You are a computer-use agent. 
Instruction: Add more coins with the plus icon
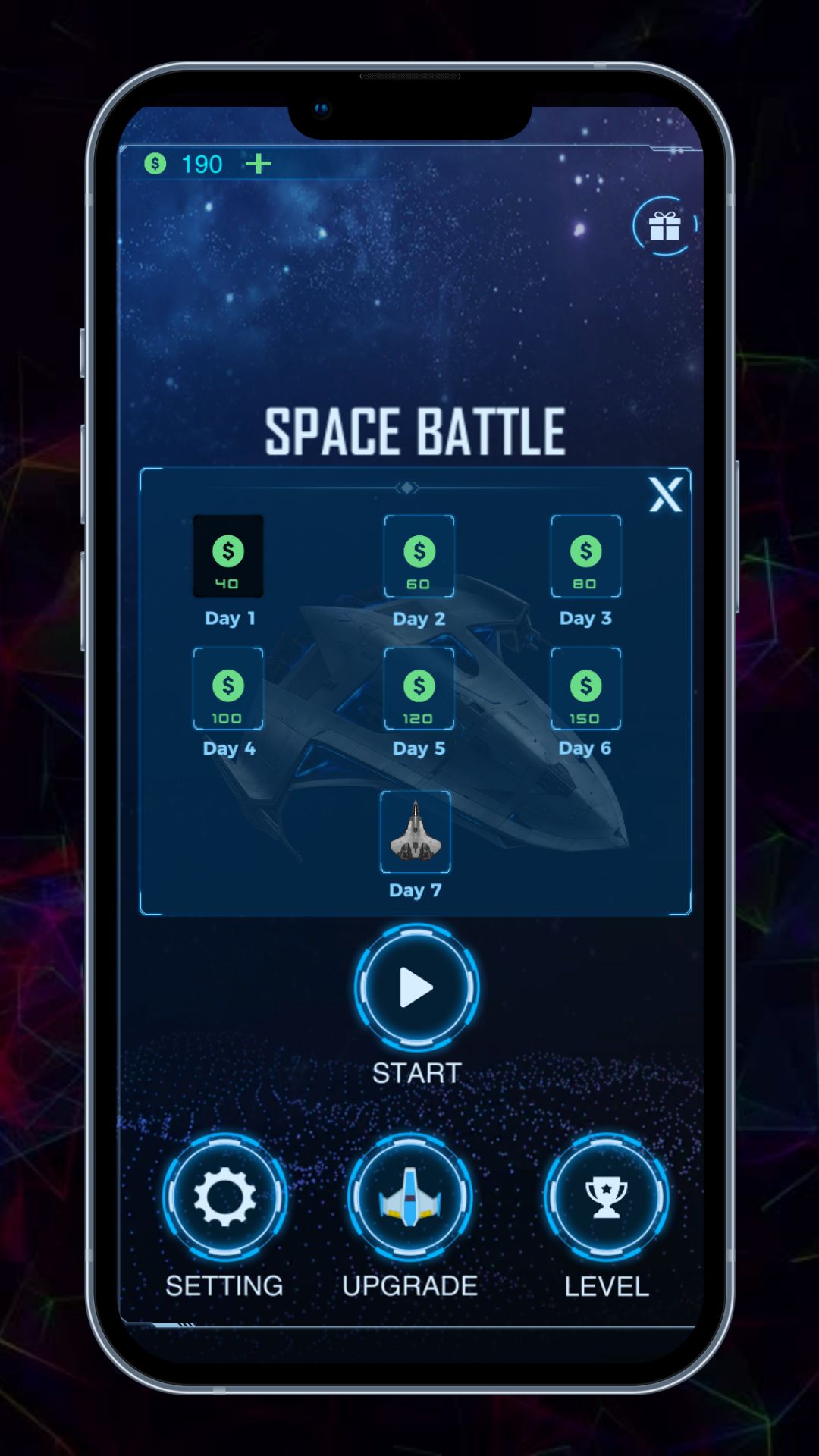259,164
